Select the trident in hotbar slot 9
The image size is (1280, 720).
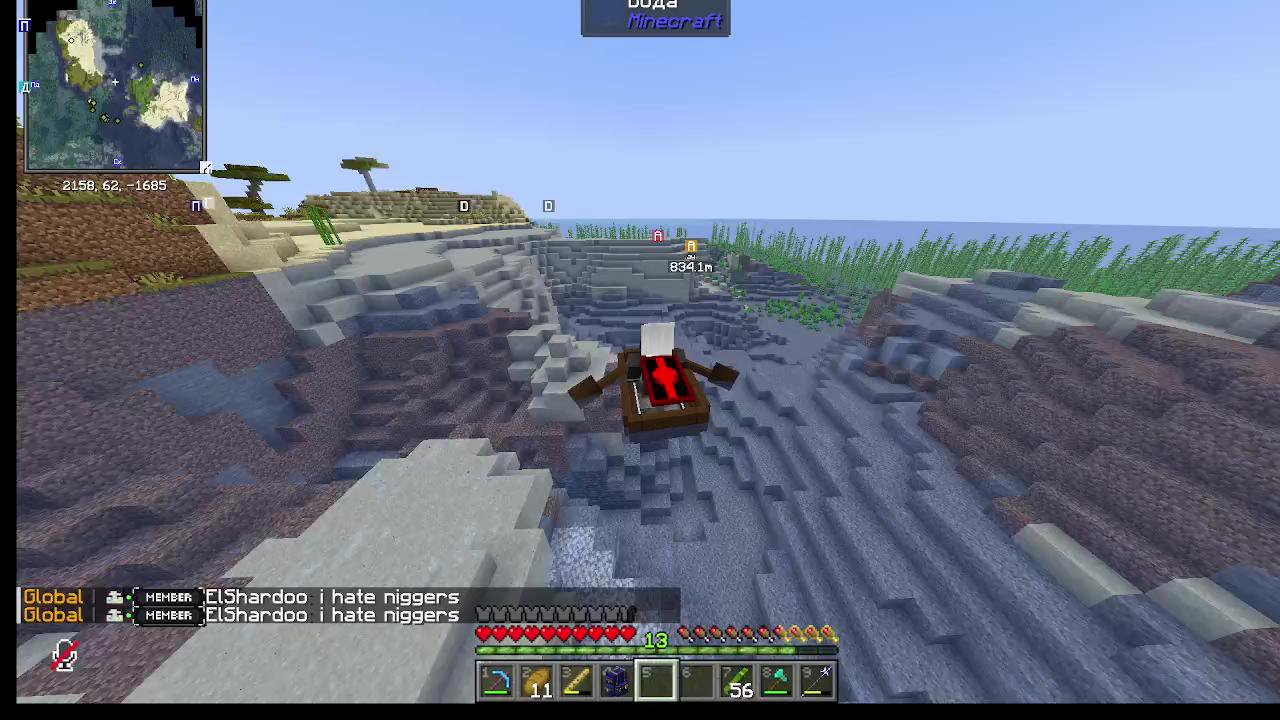tap(818, 682)
